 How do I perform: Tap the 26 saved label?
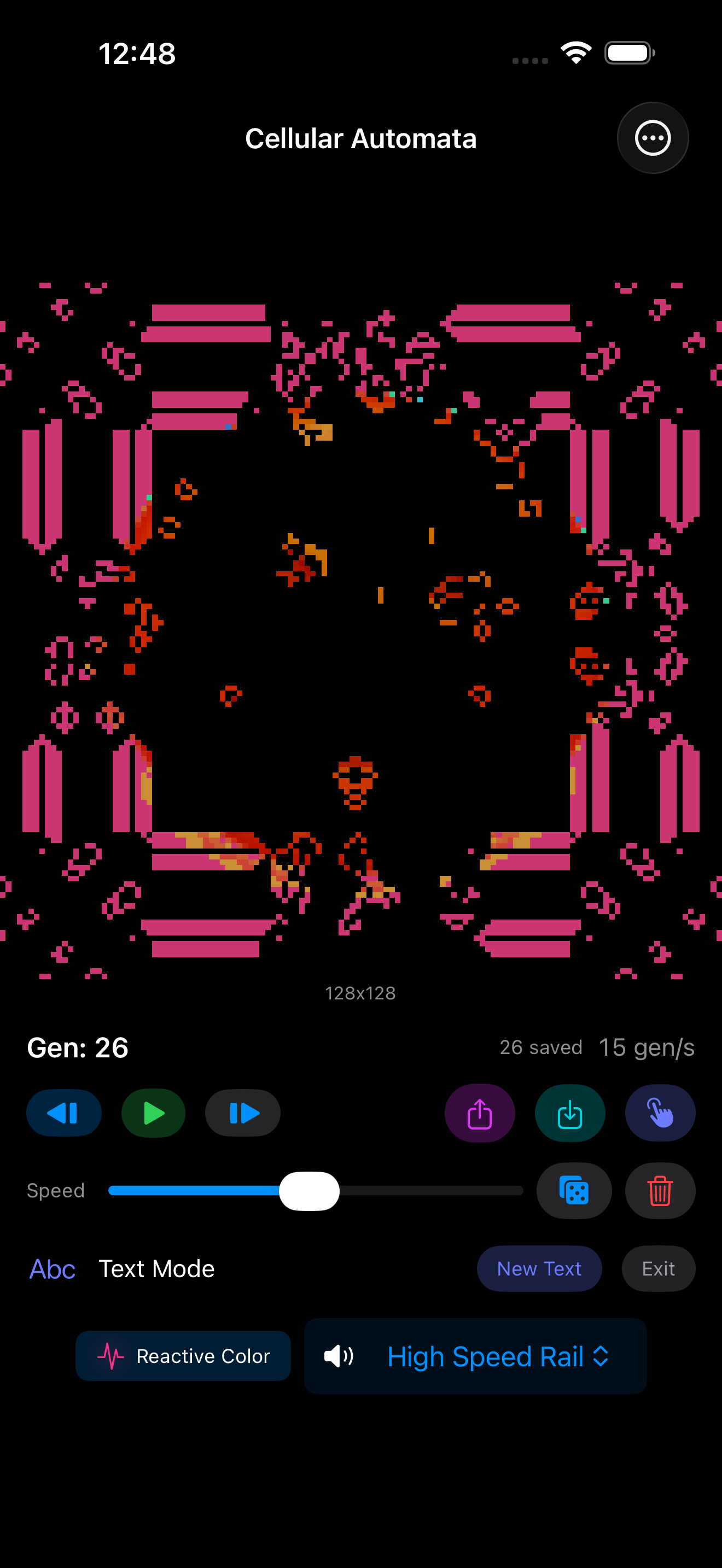click(x=540, y=1048)
